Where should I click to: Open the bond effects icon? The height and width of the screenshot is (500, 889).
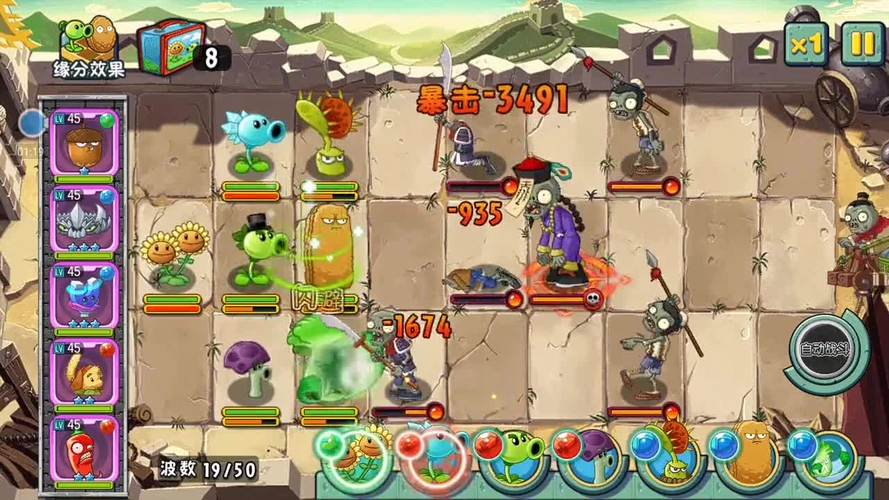click(x=88, y=48)
